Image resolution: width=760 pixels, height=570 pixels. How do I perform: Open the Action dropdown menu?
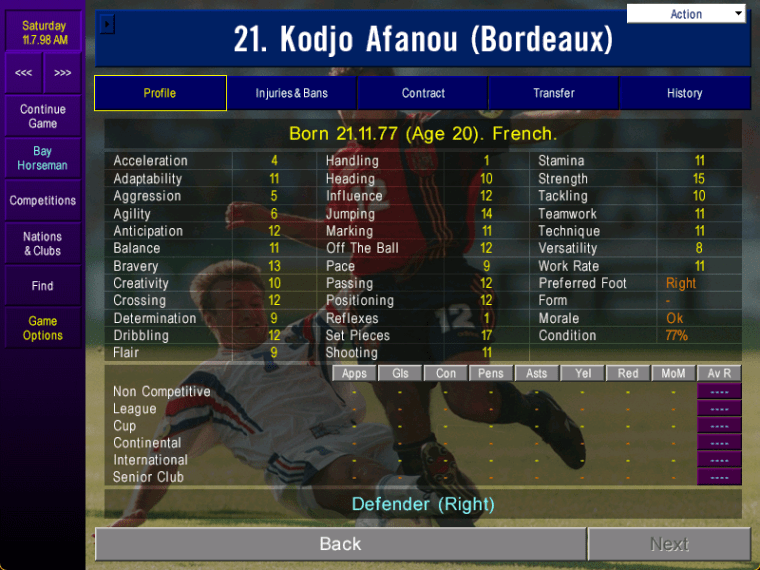687,14
